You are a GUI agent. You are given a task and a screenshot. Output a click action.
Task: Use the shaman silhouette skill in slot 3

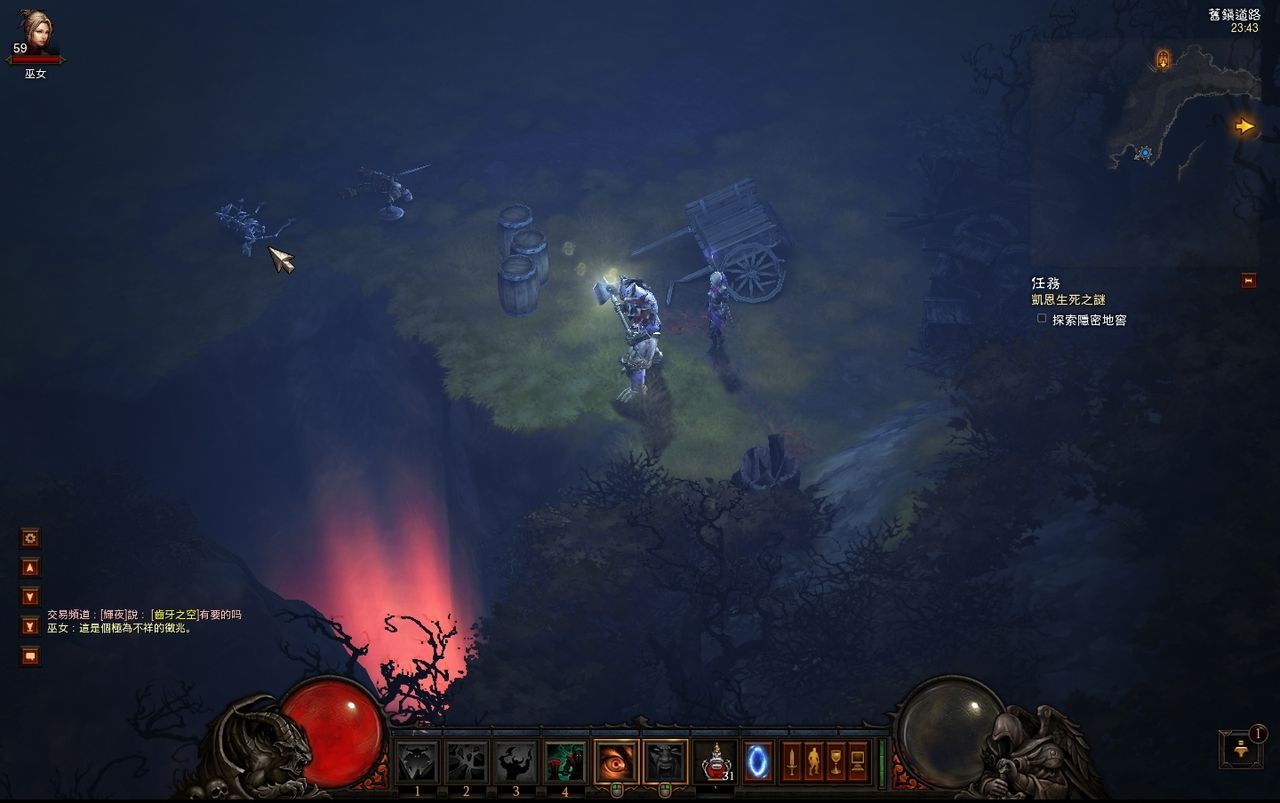(x=515, y=762)
